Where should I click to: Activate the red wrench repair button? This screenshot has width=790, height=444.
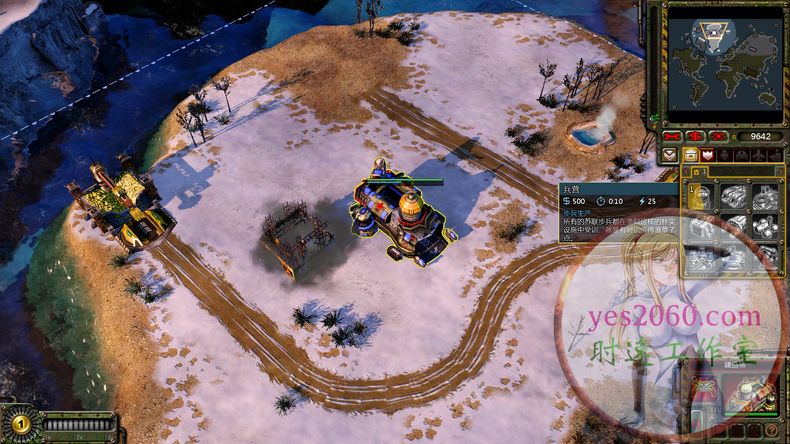coord(672,136)
